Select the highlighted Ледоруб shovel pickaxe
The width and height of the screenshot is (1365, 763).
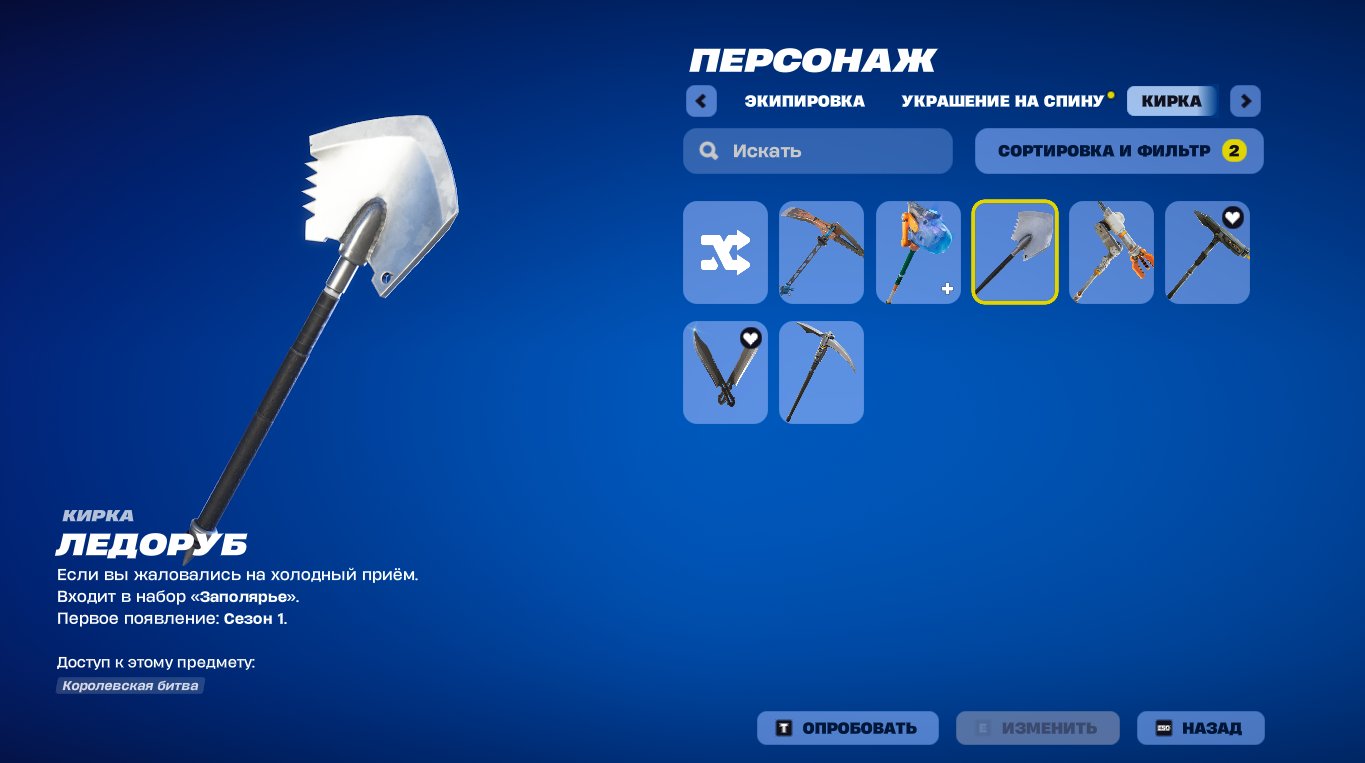tap(1014, 252)
